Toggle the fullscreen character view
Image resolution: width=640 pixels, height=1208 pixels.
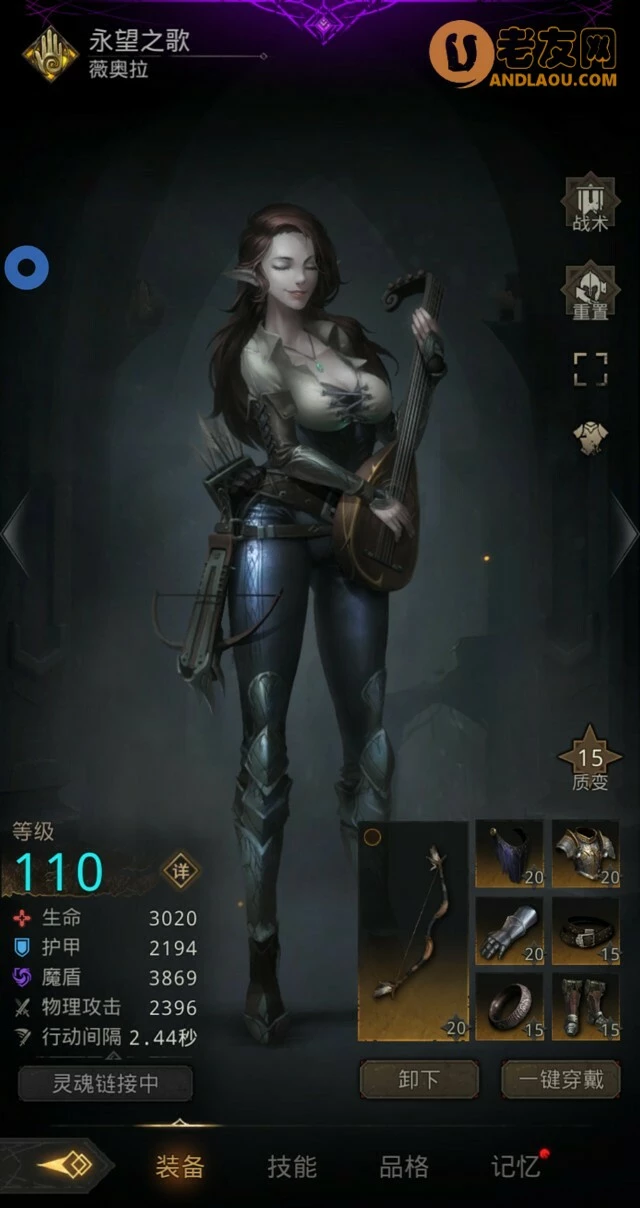click(590, 368)
